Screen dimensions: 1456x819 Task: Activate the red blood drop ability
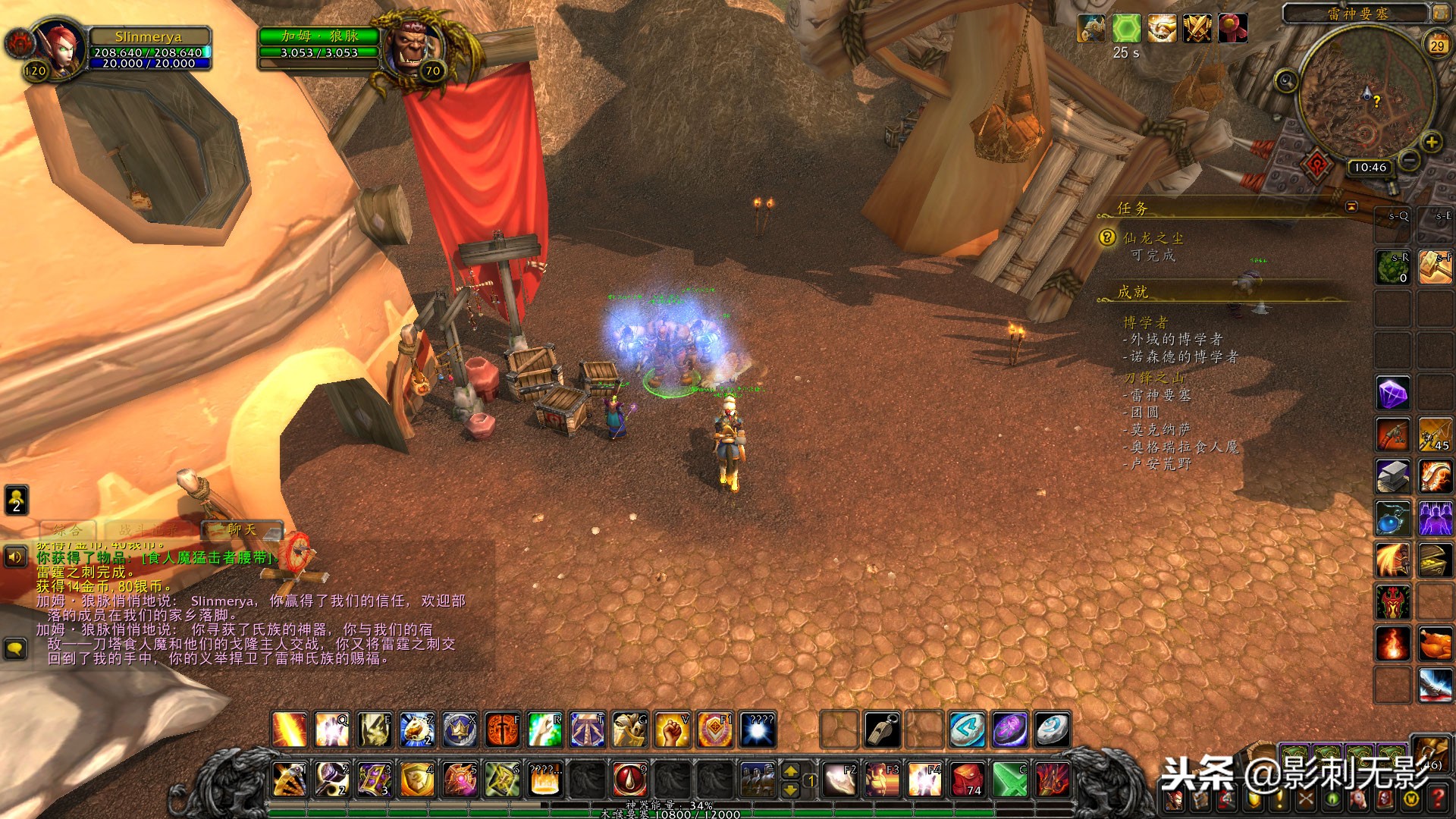pyautogui.click(x=629, y=779)
